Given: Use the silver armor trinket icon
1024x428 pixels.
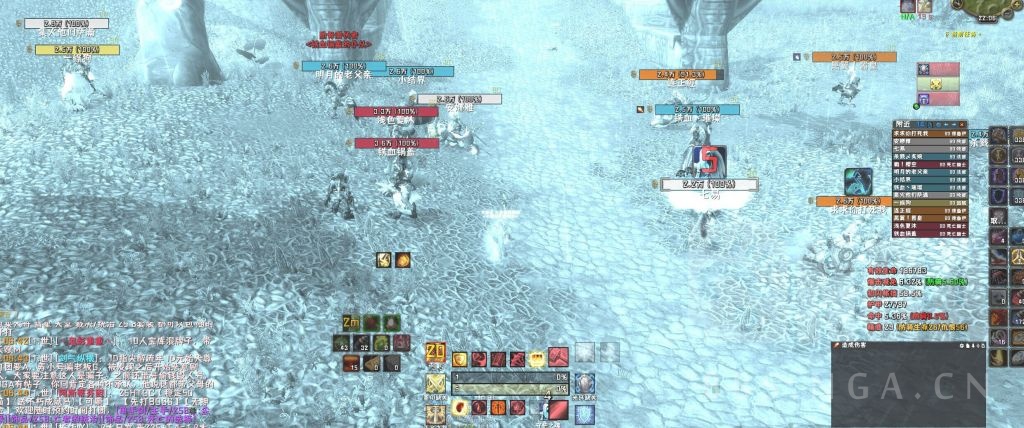Looking at the screenshot, I should tap(585, 383).
